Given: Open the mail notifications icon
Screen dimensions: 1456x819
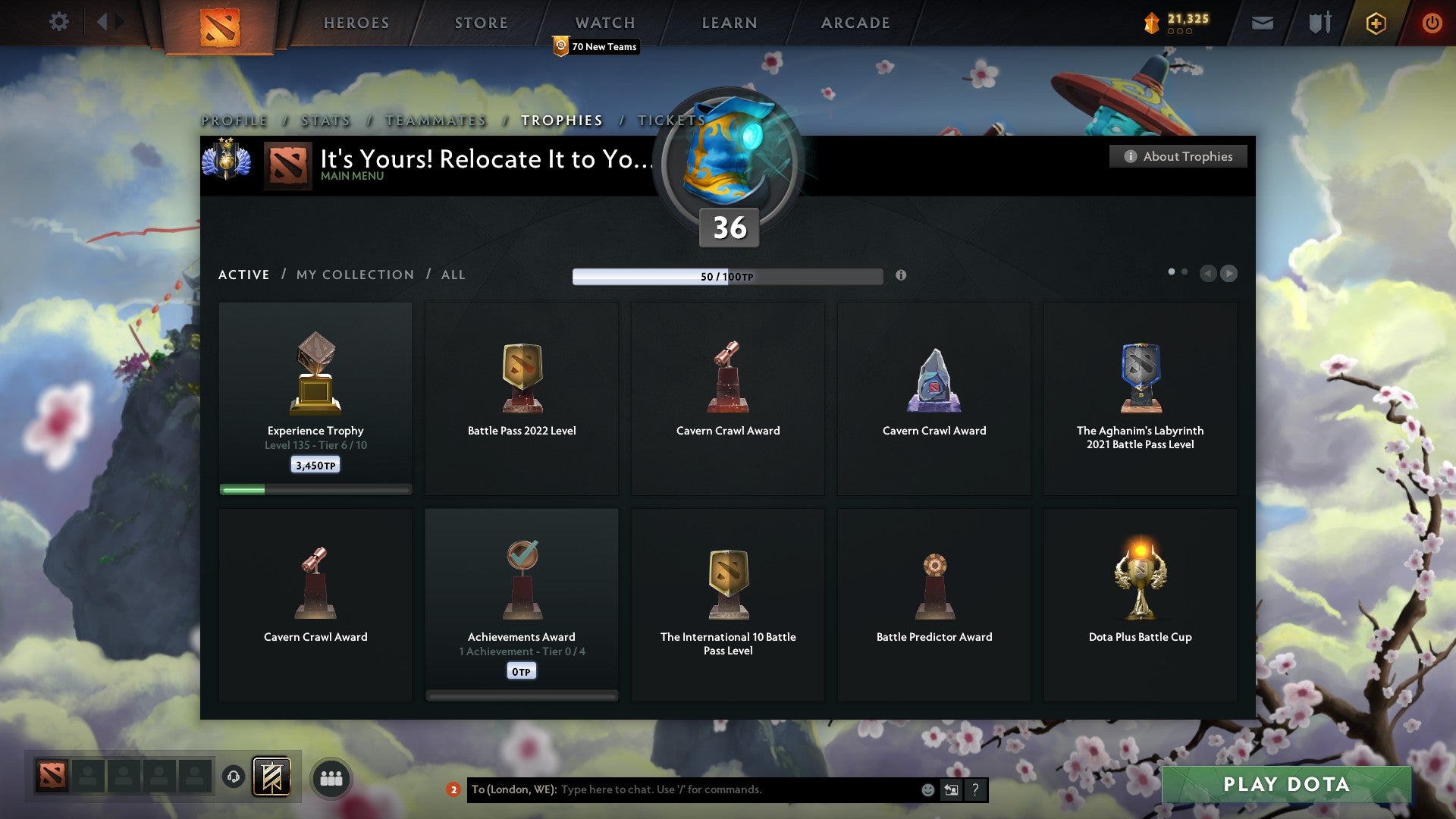Looking at the screenshot, I should (x=1262, y=23).
